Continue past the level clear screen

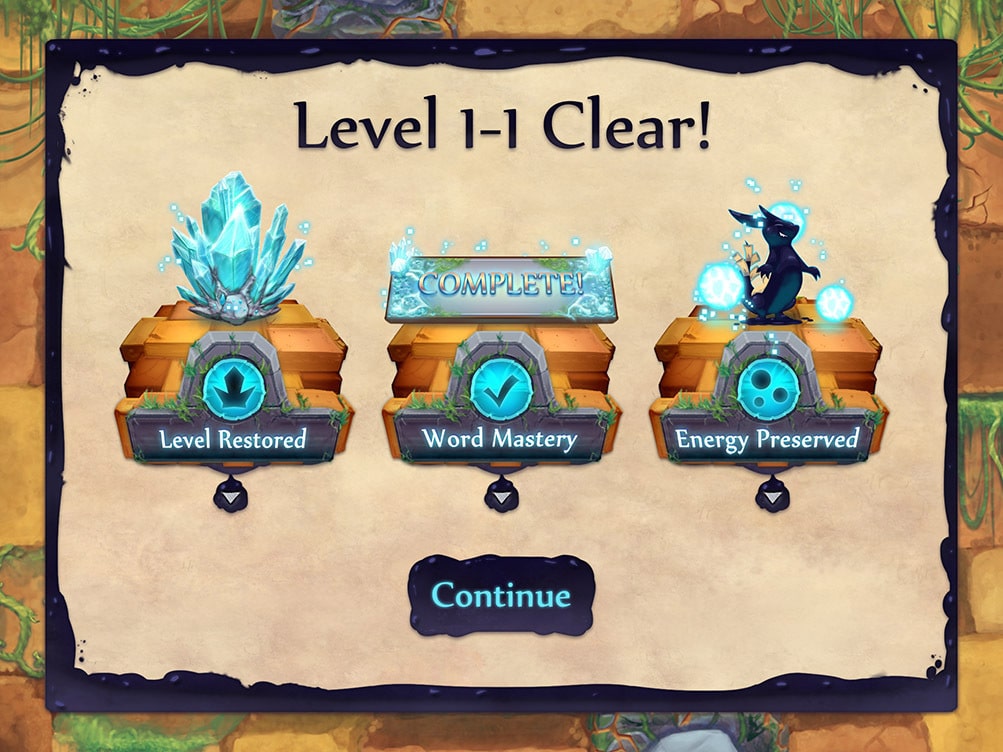[x=501, y=596]
